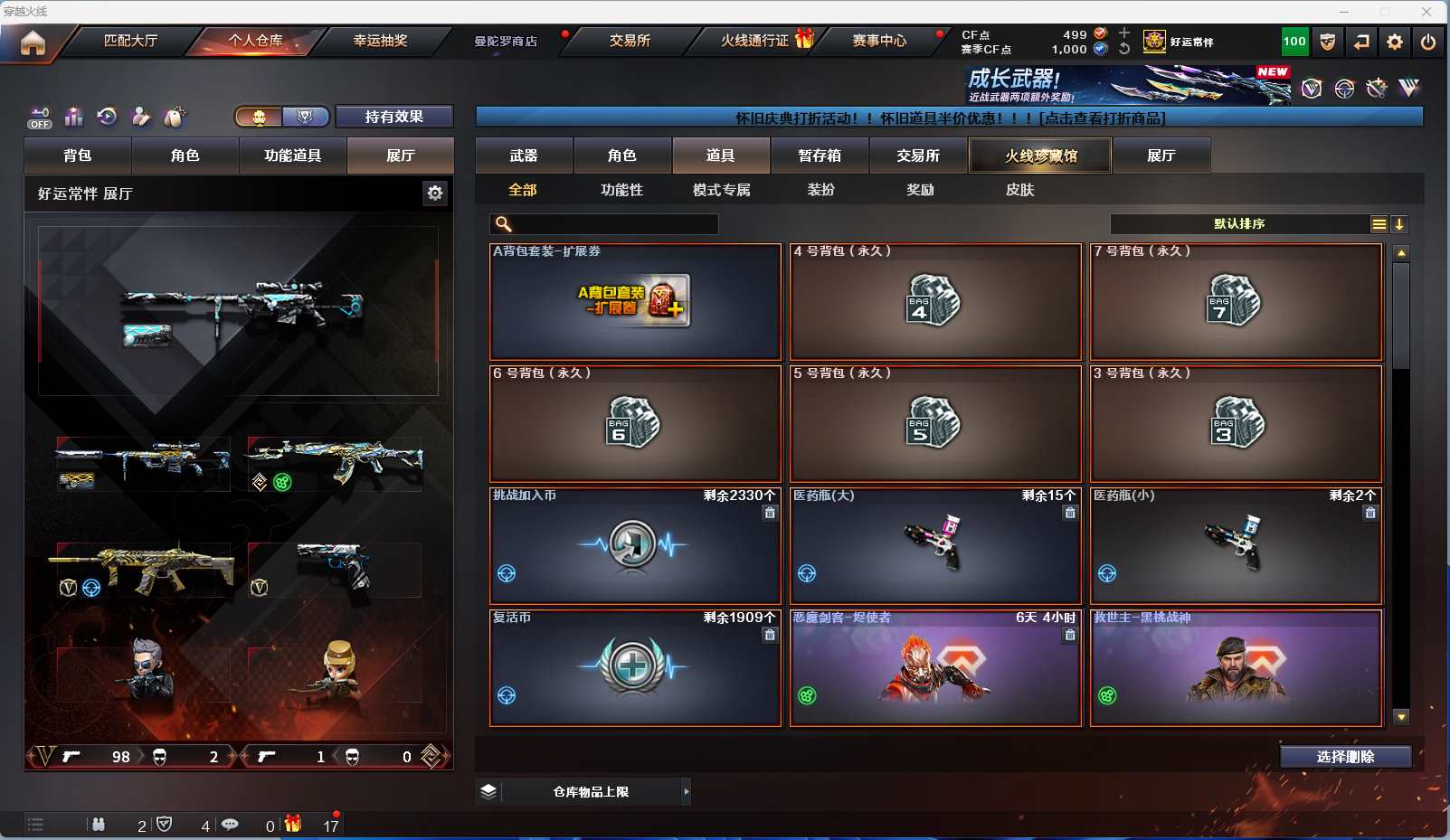Viewport: 1450px width, 840px height.
Task: Click the 持有效果 button
Action: pos(393,117)
